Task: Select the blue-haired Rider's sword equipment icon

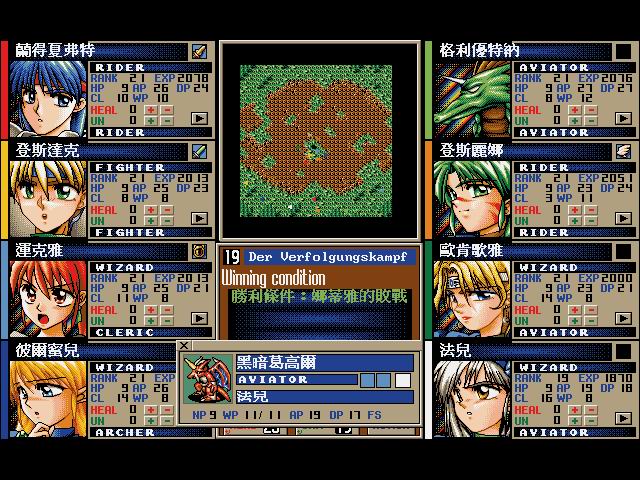Action: [x=199, y=51]
